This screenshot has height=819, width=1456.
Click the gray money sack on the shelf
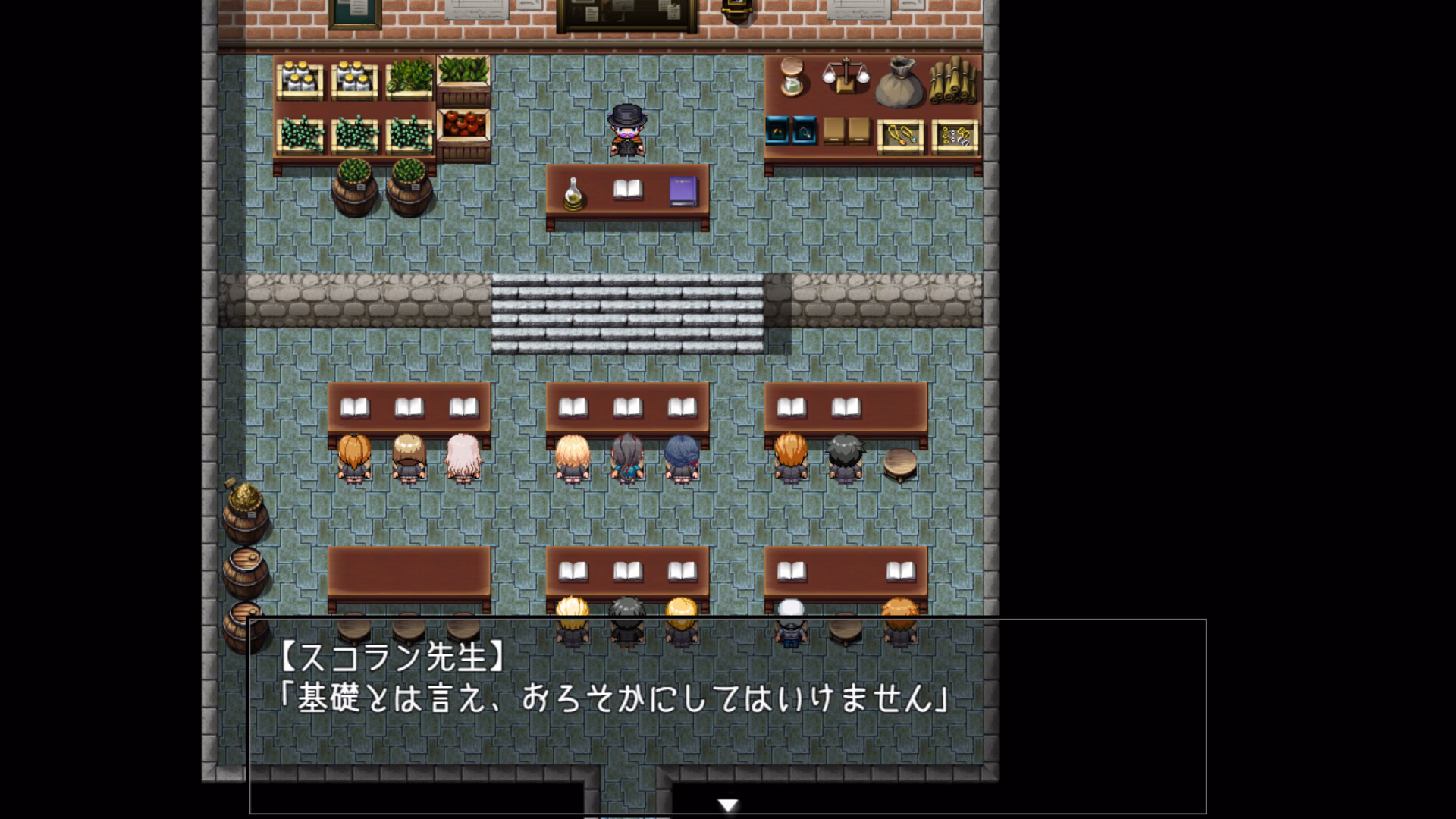pos(900,82)
